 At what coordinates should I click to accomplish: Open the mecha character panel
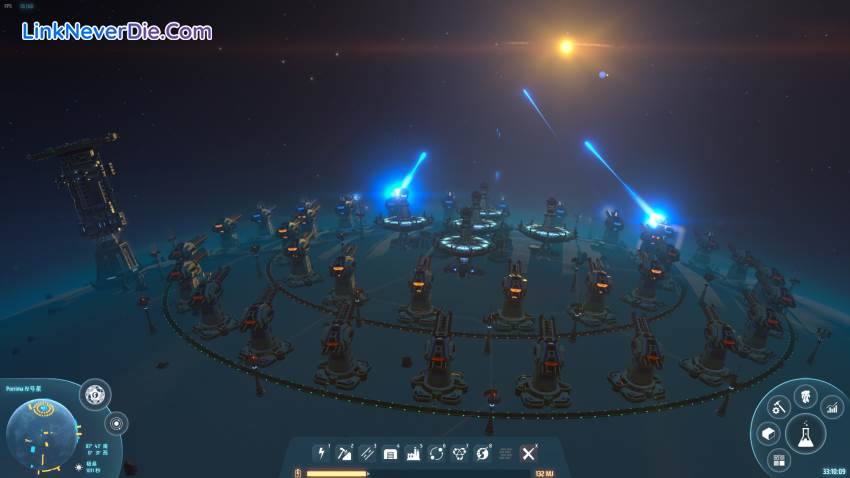pyautogui.click(x=804, y=400)
